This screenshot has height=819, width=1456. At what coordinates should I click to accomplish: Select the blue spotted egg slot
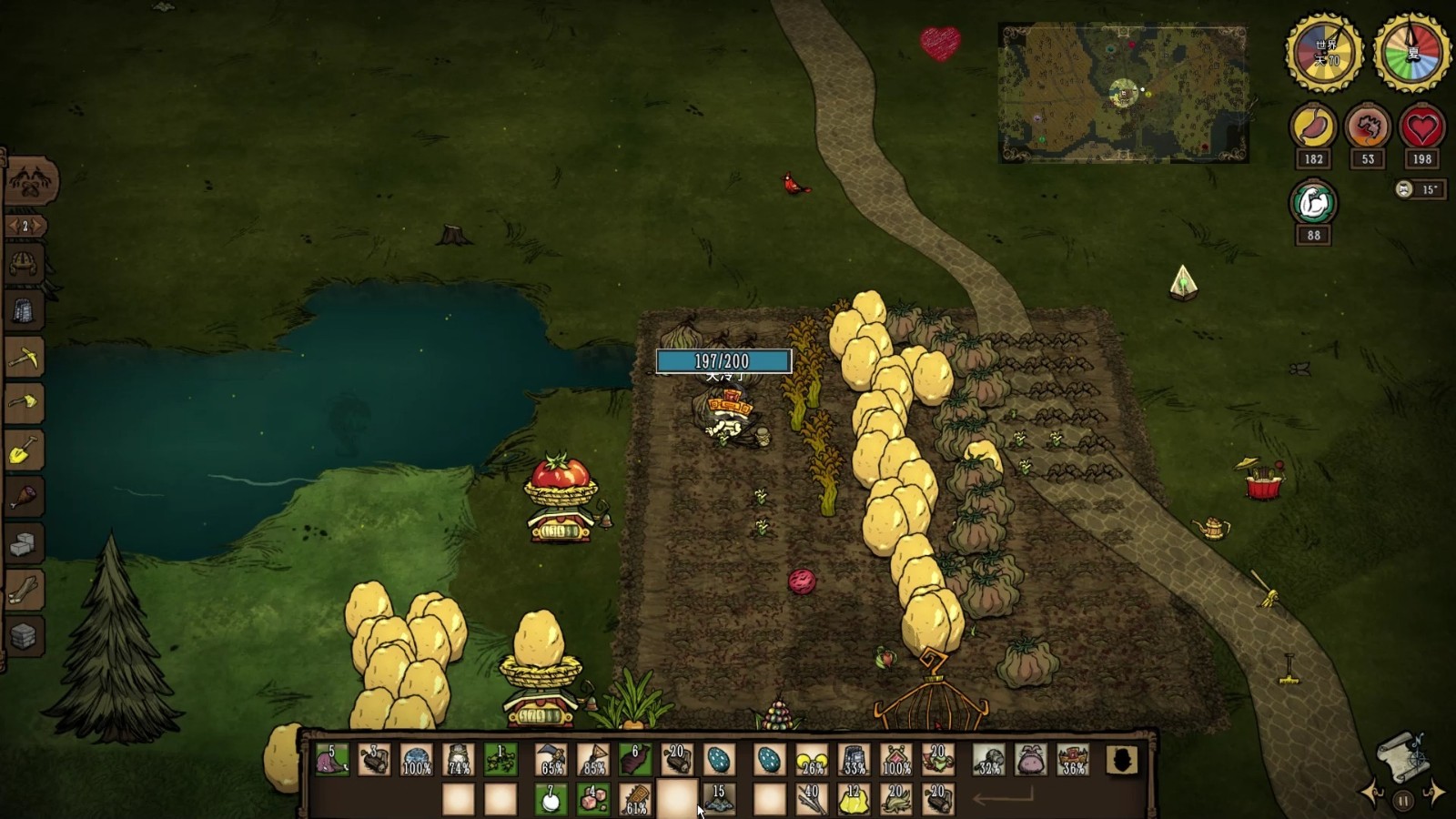point(719,760)
